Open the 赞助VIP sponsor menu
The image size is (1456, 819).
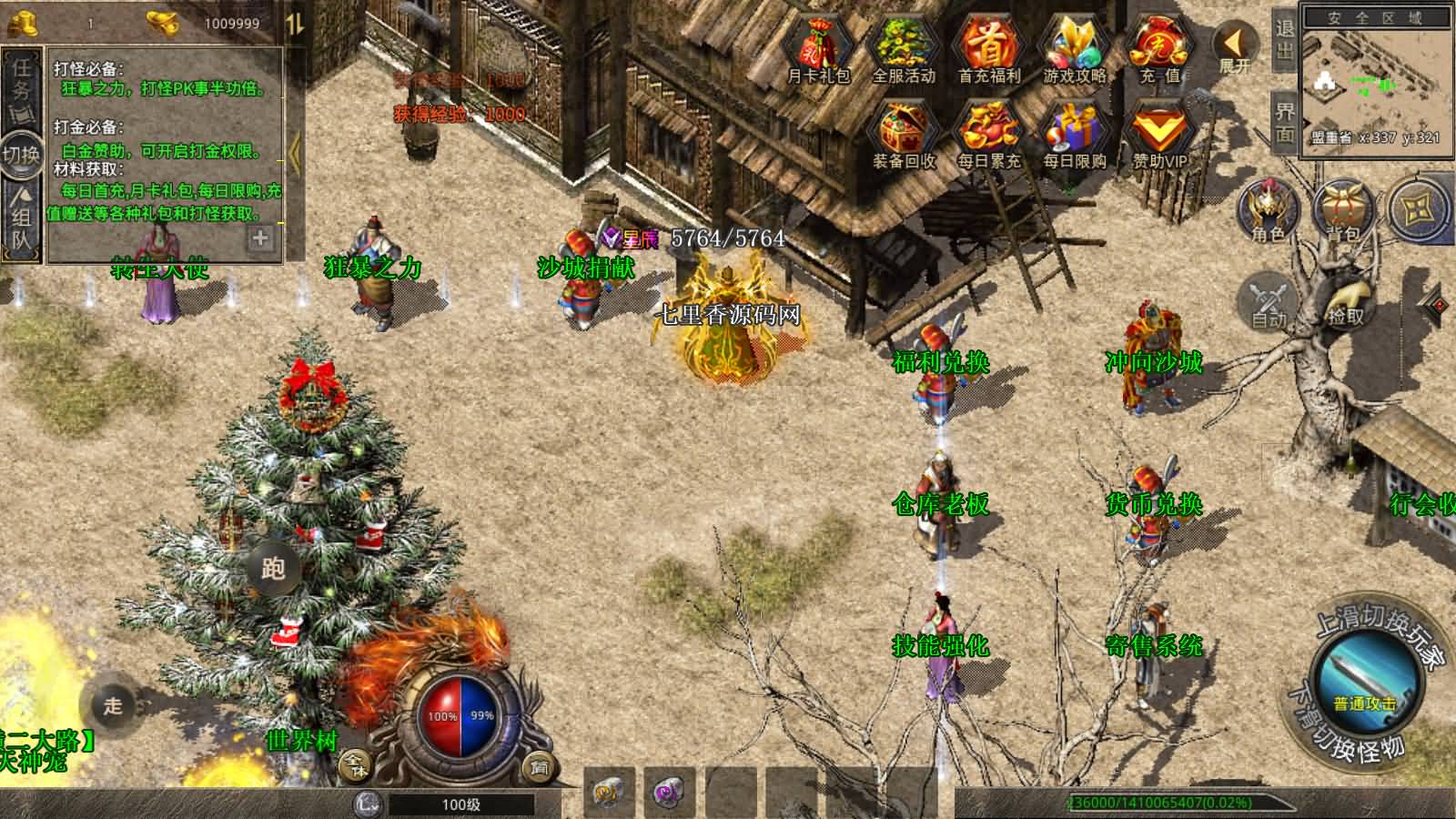pos(1158,136)
